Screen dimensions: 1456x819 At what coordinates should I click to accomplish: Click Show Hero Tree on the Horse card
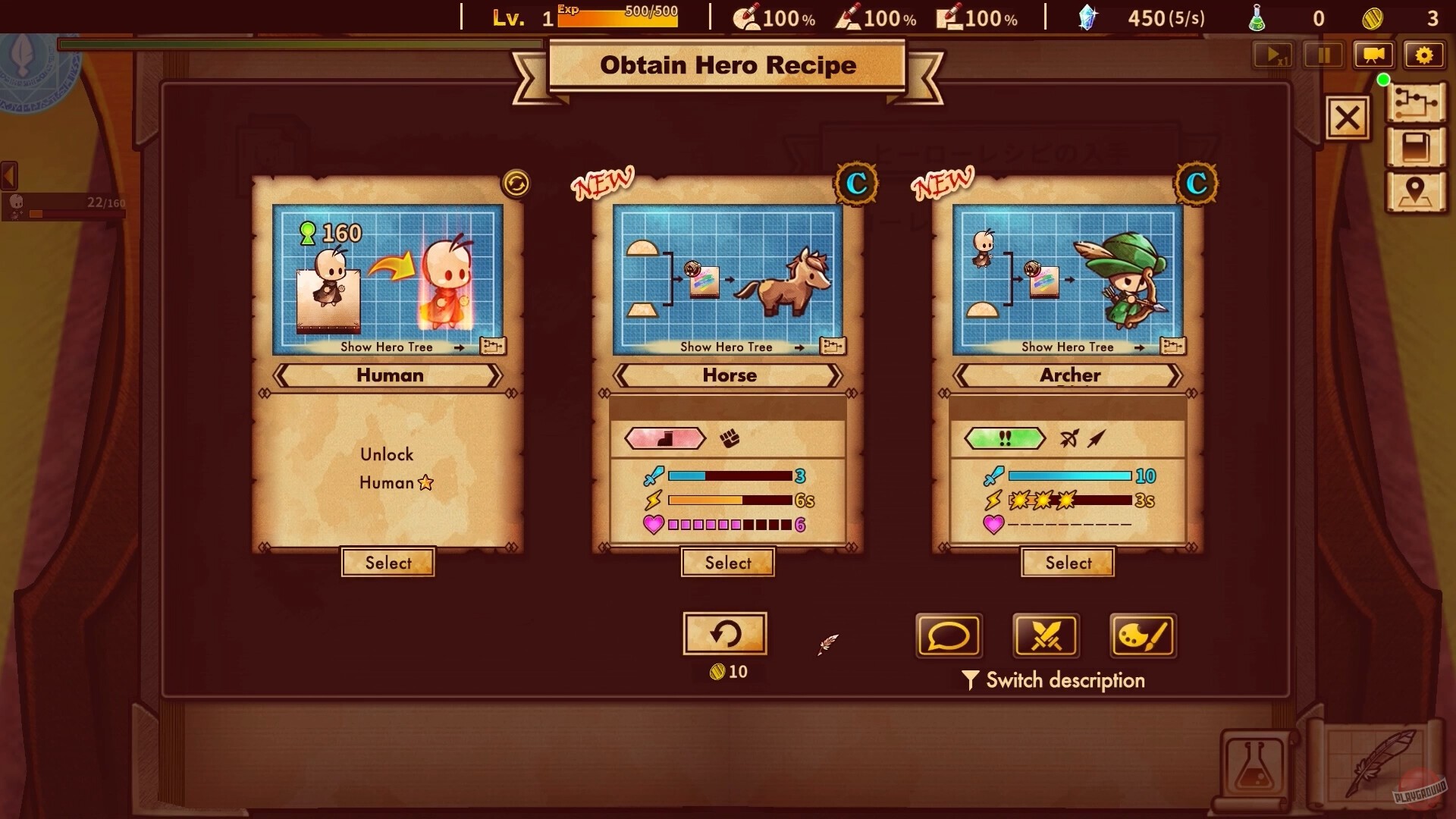tap(726, 347)
